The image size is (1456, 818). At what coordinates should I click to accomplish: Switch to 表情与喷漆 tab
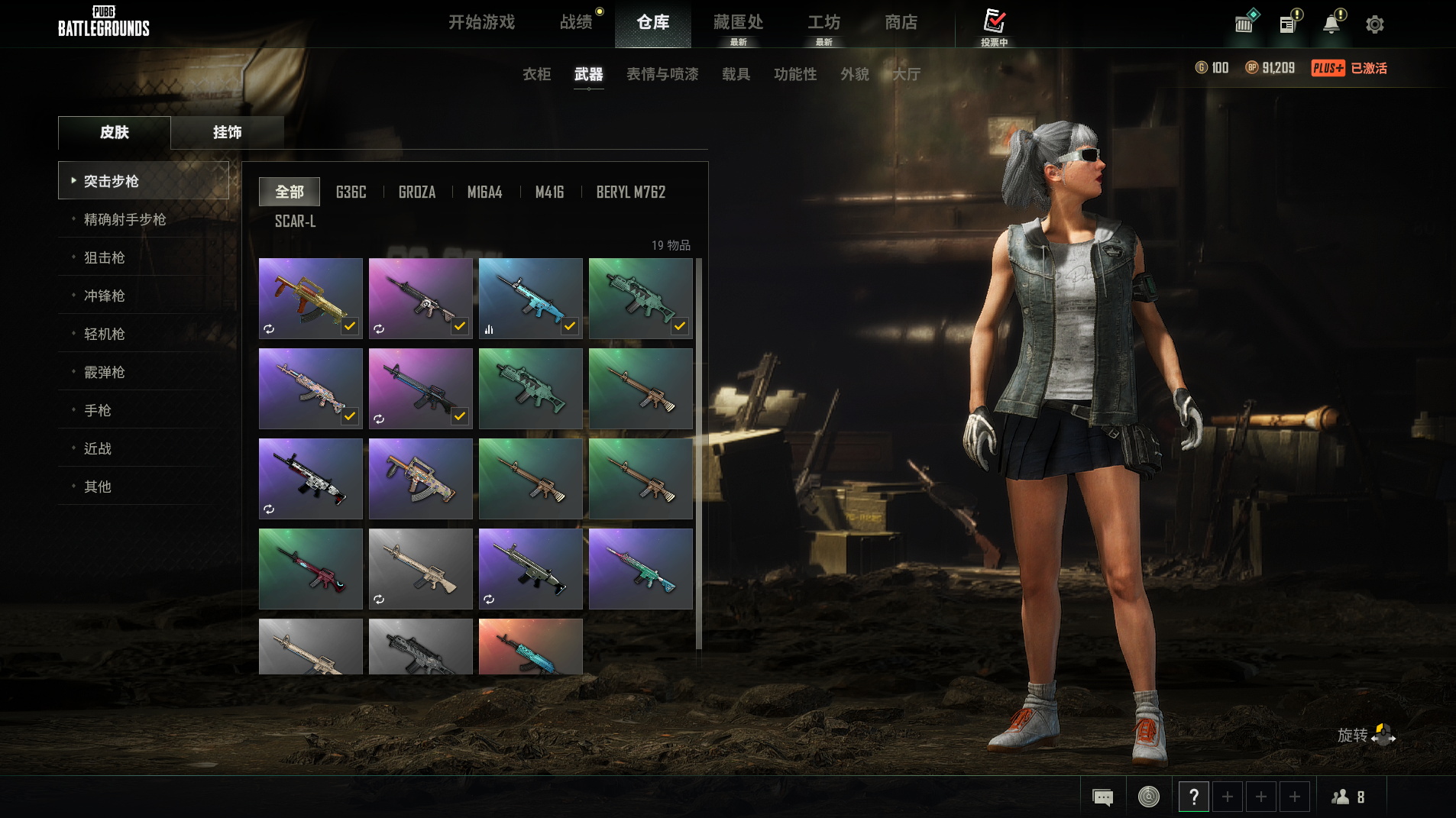(662, 74)
